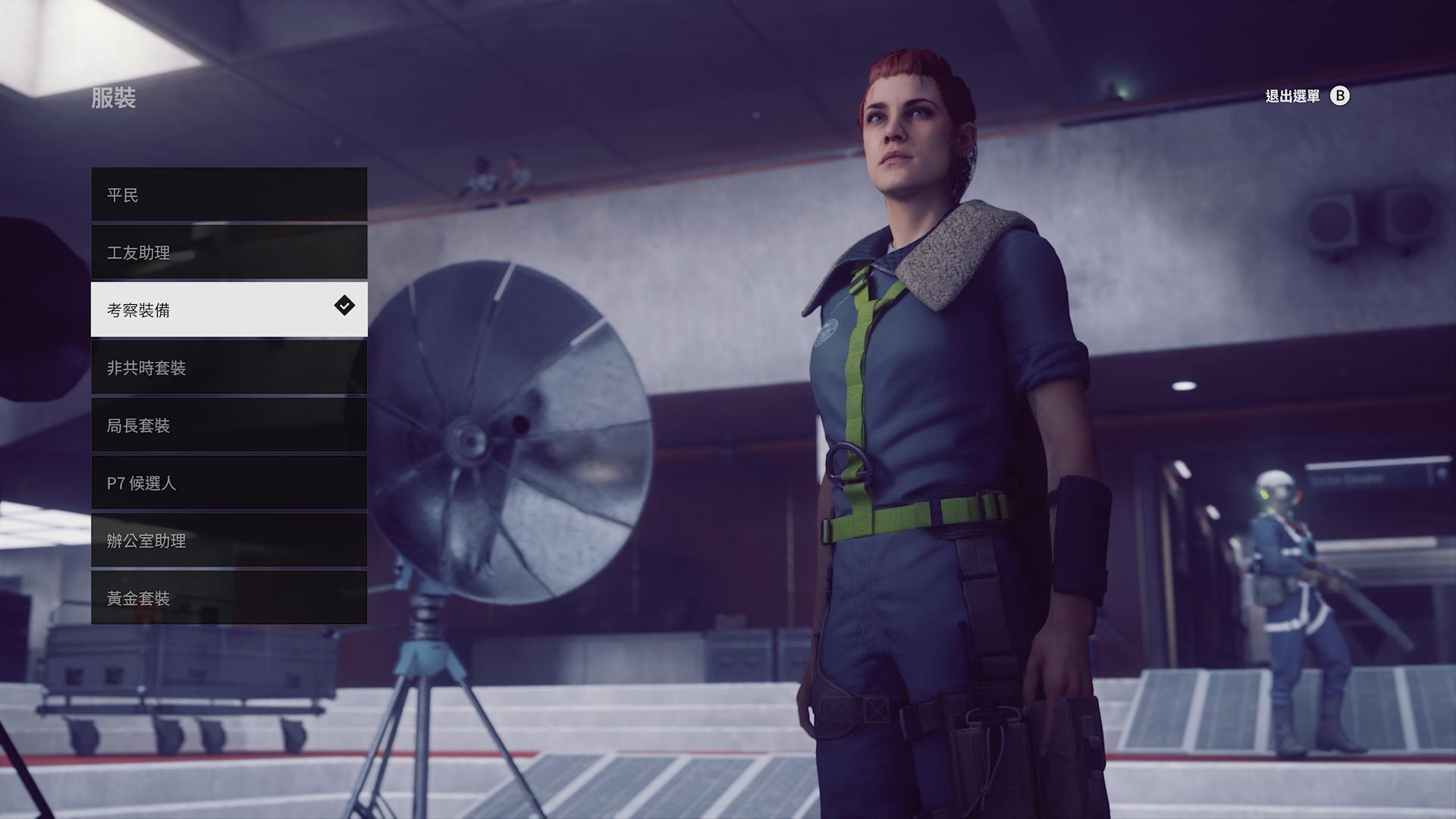Click the 服裝 menu title
This screenshot has height=819, width=1456.
pyautogui.click(x=115, y=99)
